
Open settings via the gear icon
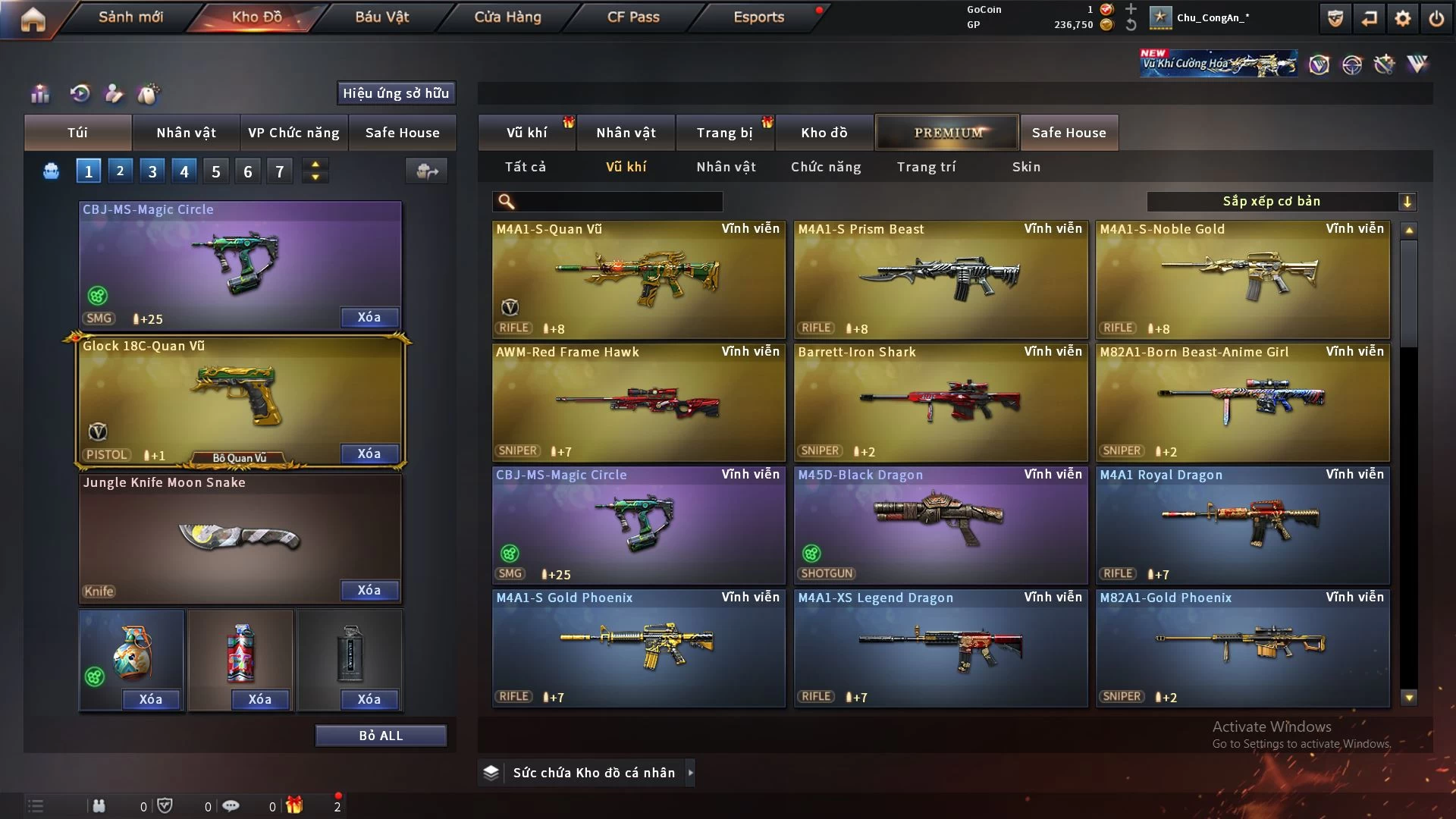[x=1403, y=18]
